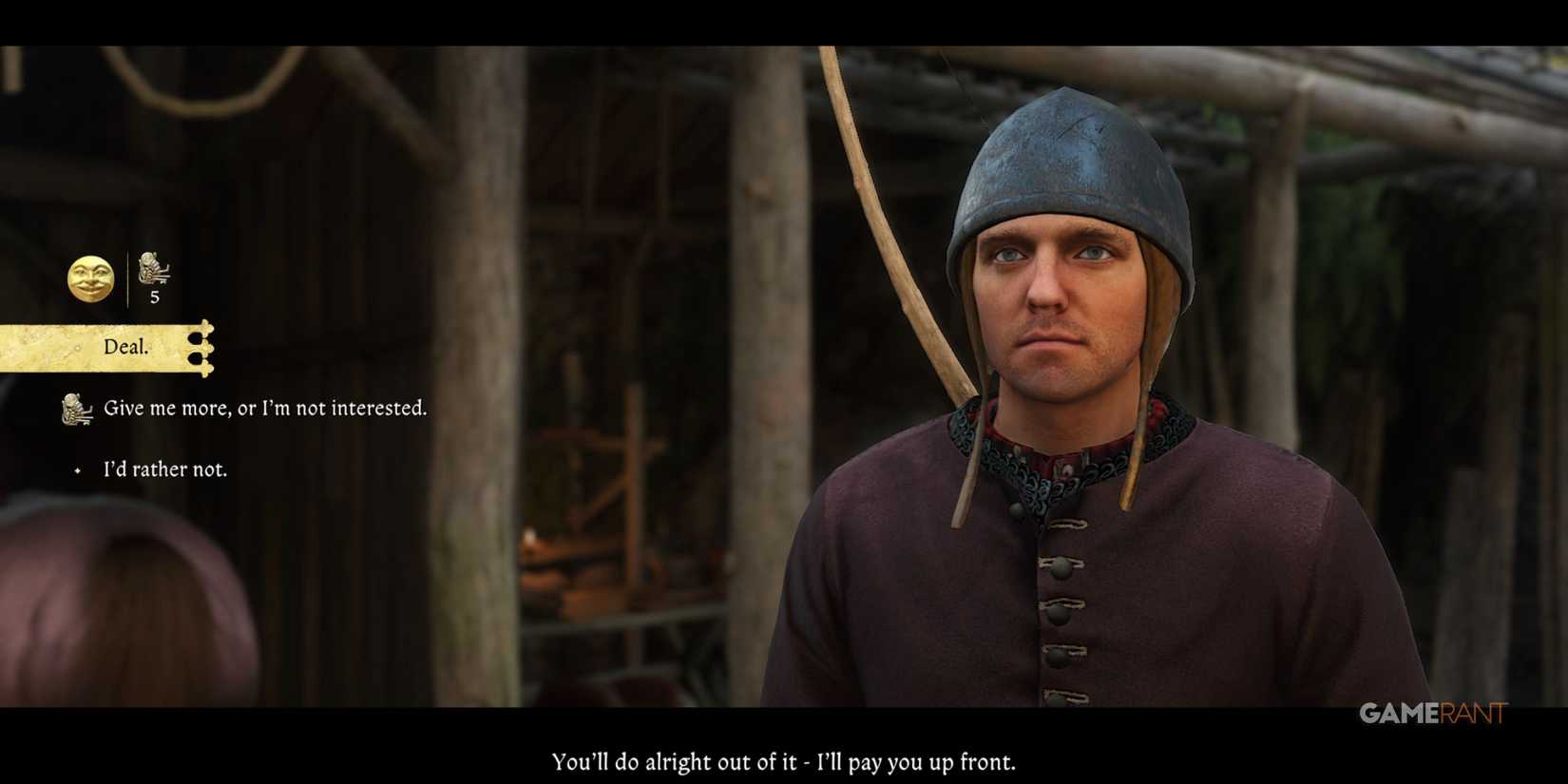Choose Give me more, or I'm not interested.
The height and width of the screenshot is (784, 1568).
(266, 408)
